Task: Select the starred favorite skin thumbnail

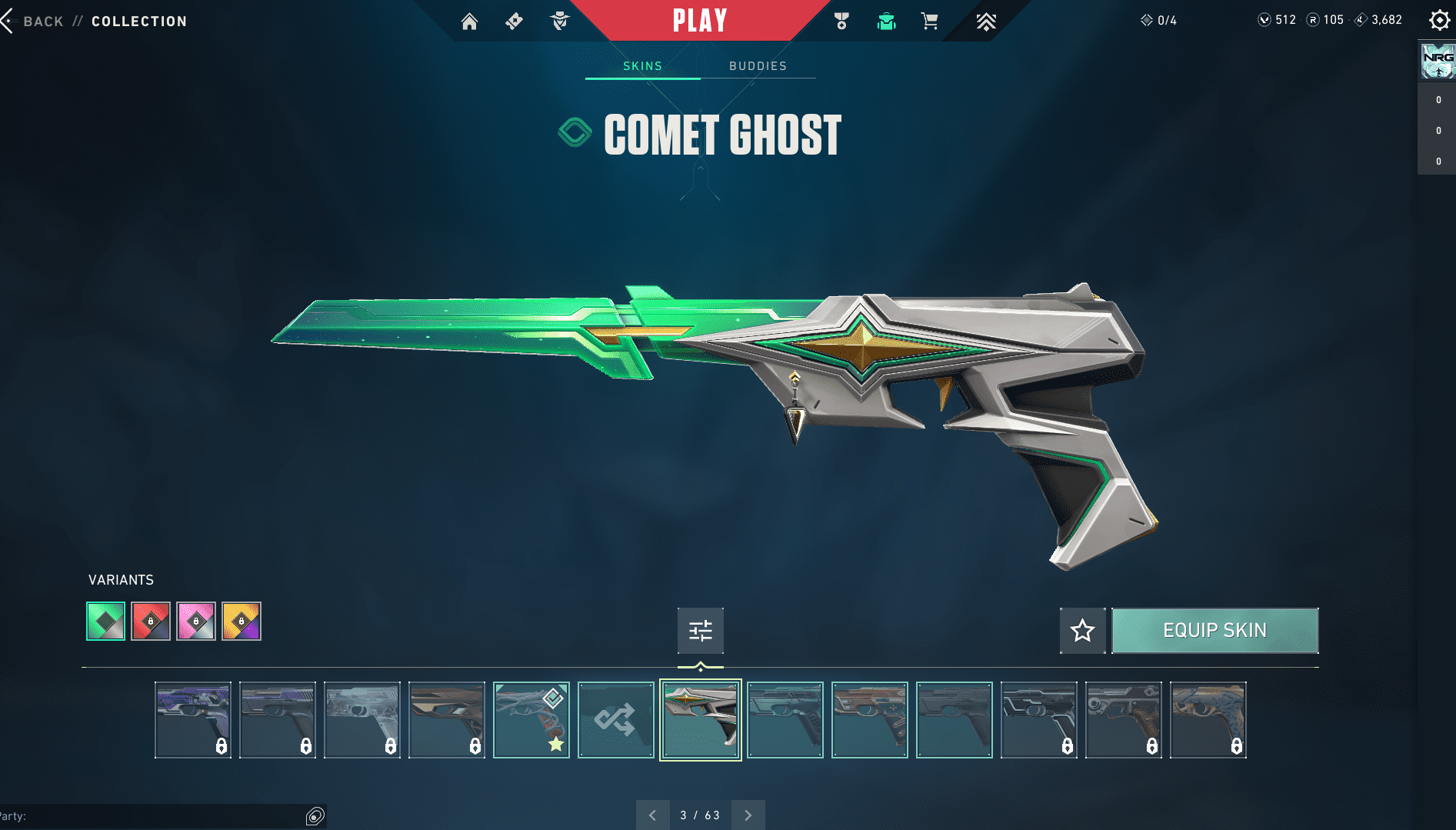Action: click(x=531, y=720)
